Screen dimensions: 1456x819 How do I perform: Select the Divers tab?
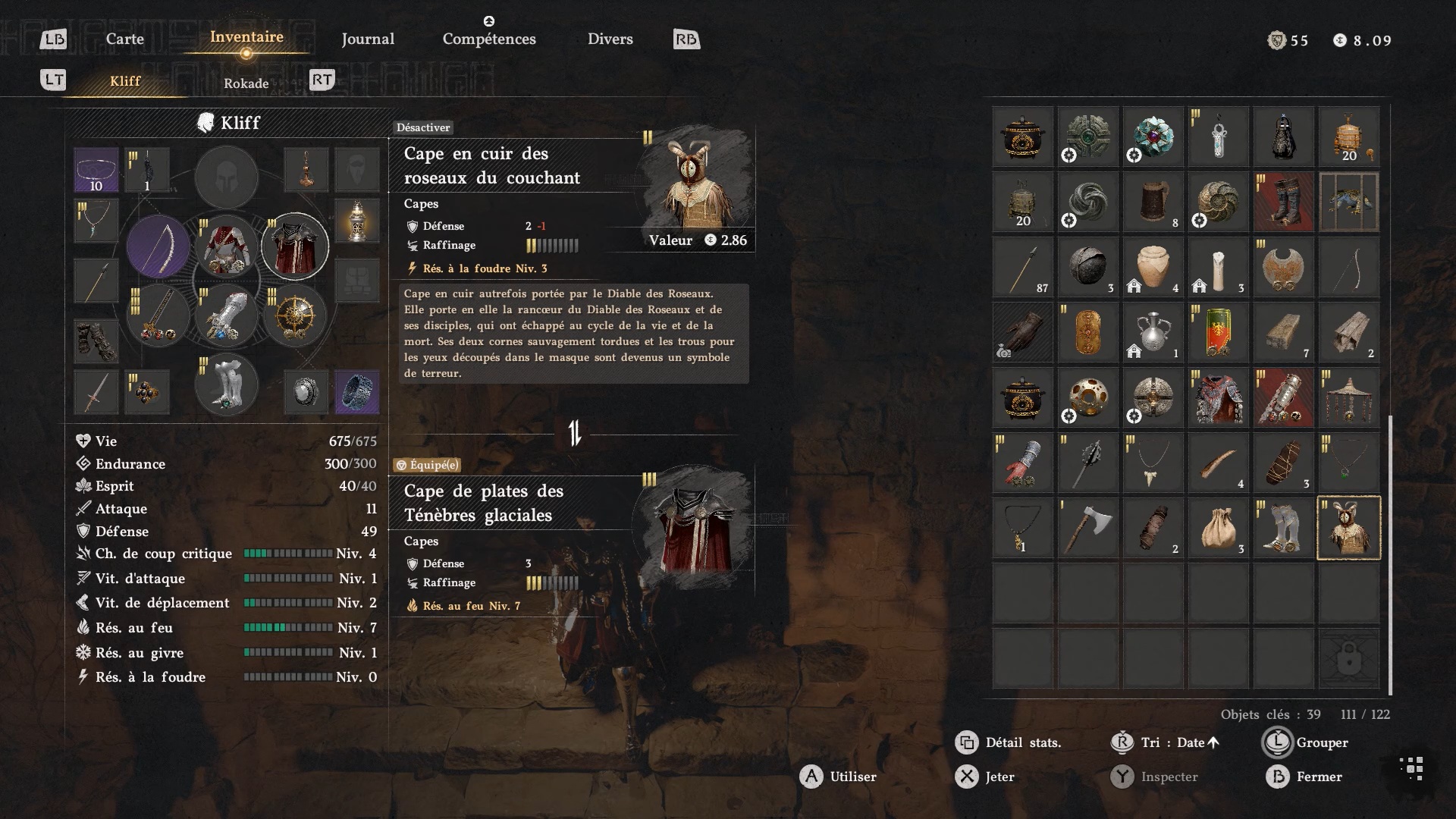[610, 39]
